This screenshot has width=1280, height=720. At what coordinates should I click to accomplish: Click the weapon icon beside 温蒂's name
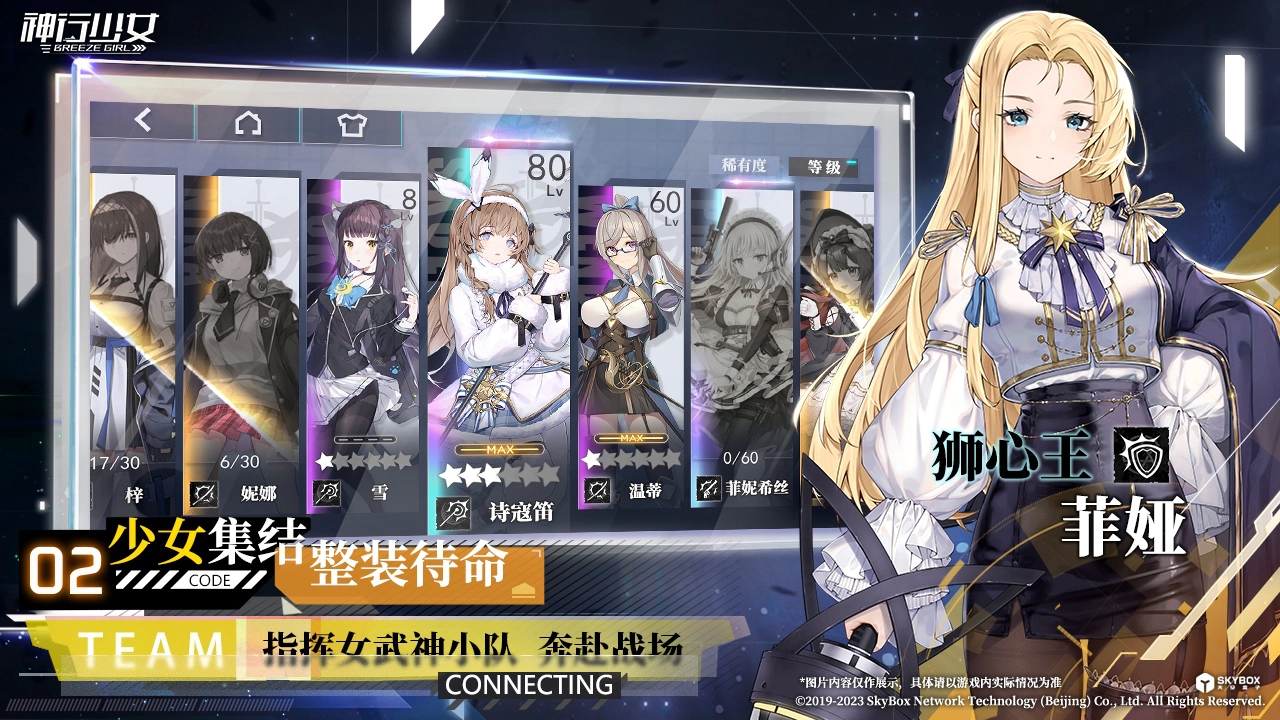(596, 489)
